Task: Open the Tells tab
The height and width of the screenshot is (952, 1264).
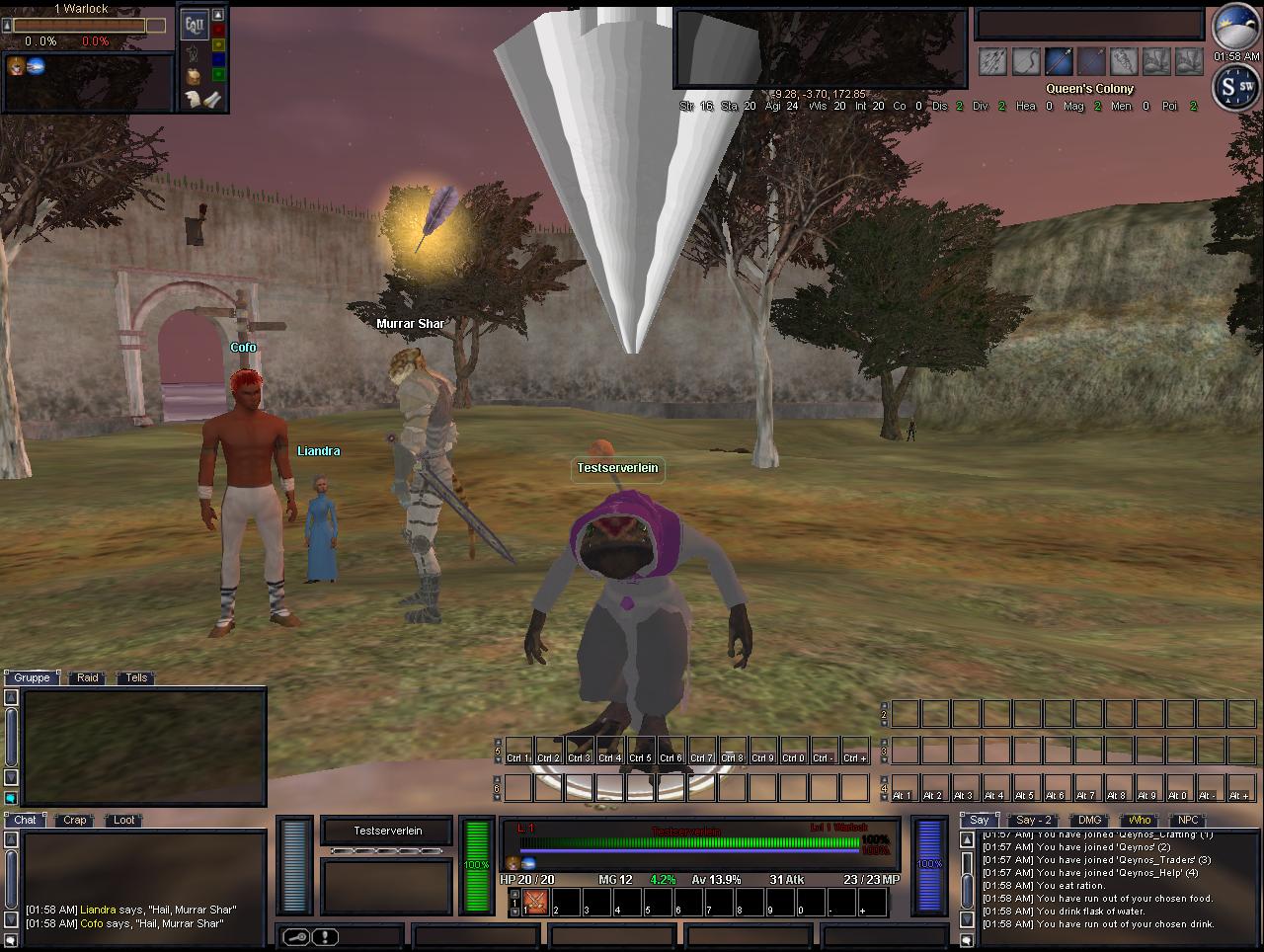Action: [x=136, y=677]
